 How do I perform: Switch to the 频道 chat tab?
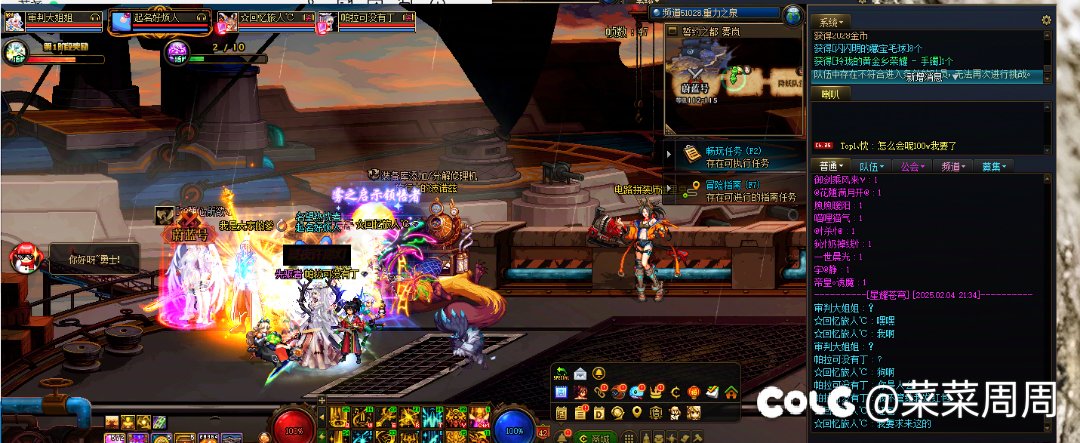pos(951,166)
